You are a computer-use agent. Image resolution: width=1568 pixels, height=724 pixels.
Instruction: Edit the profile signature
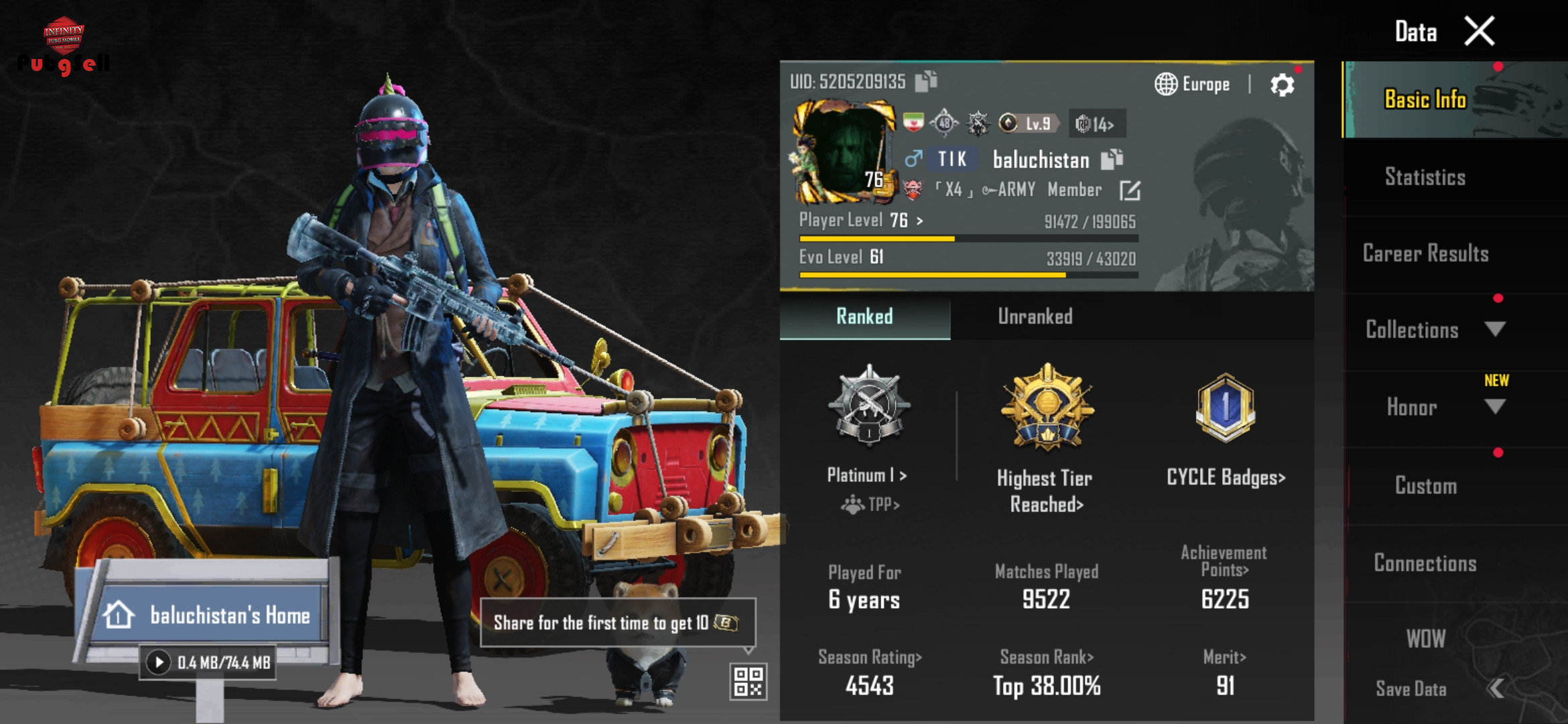pos(1130,190)
